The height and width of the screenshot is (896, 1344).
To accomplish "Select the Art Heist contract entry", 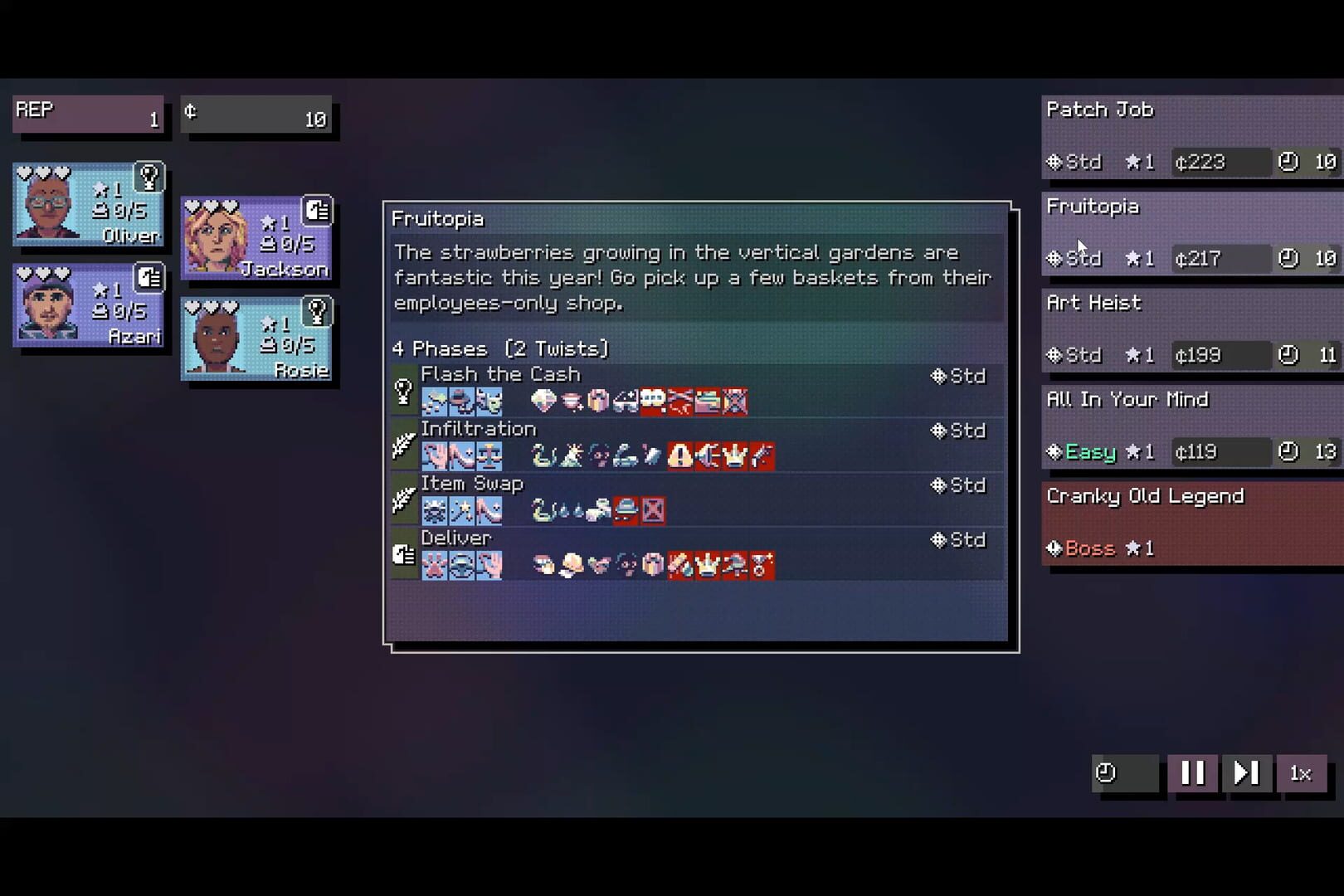I will click(x=1186, y=329).
